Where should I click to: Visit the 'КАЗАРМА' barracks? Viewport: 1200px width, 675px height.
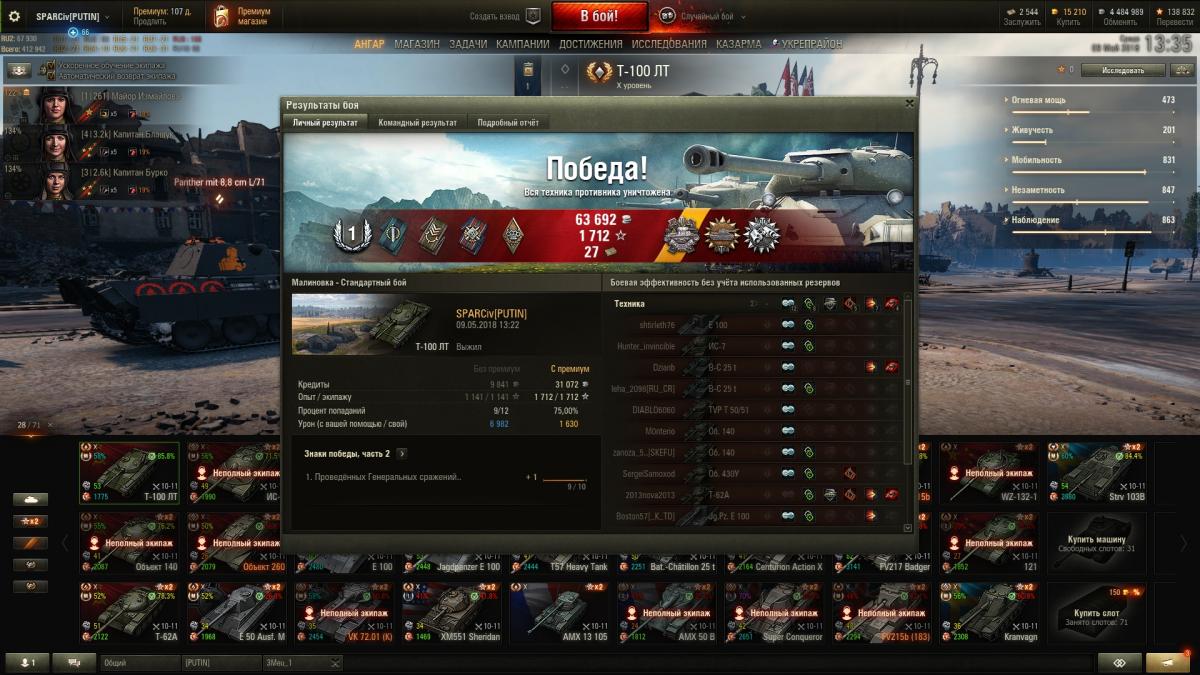739,44
